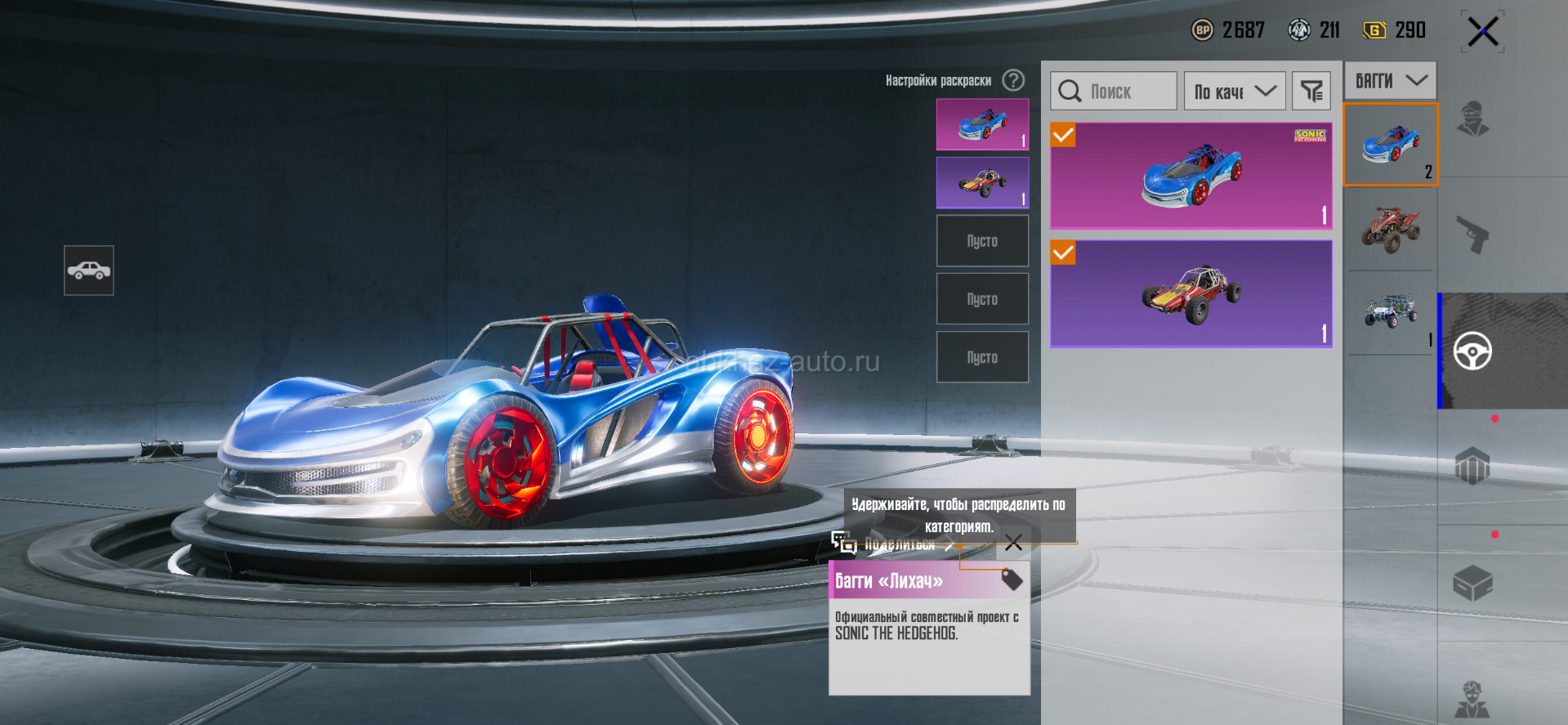Close the garage screen with the X
This screenshot has height=725, width=1568.
point(1482,33)
